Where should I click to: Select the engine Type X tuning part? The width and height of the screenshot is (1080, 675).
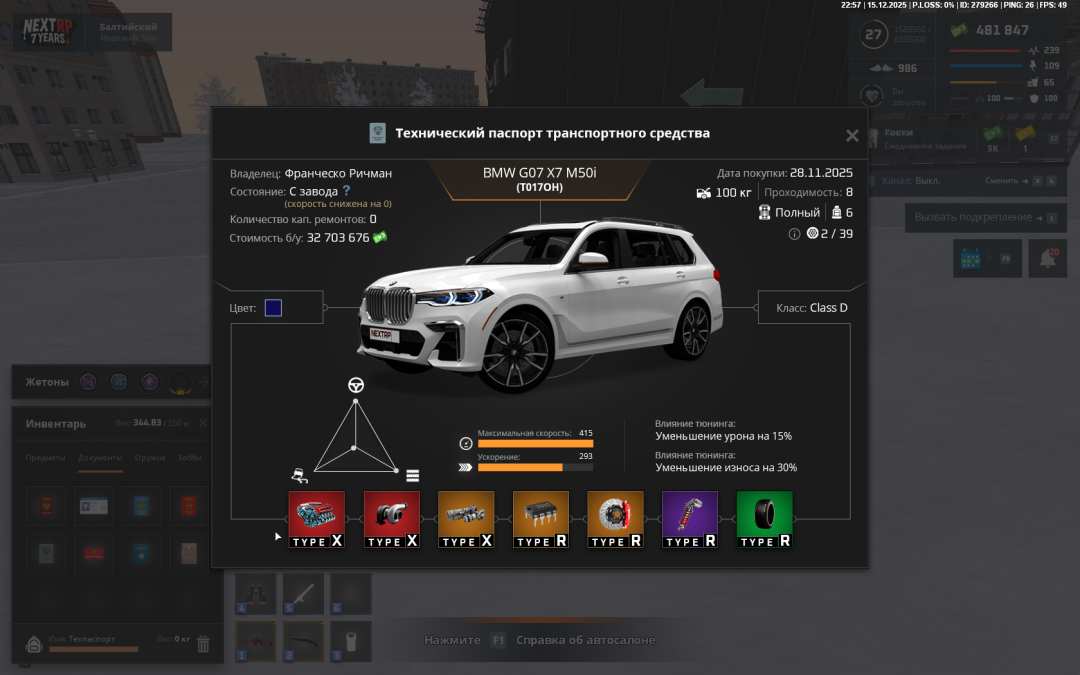tap(316, 519)
